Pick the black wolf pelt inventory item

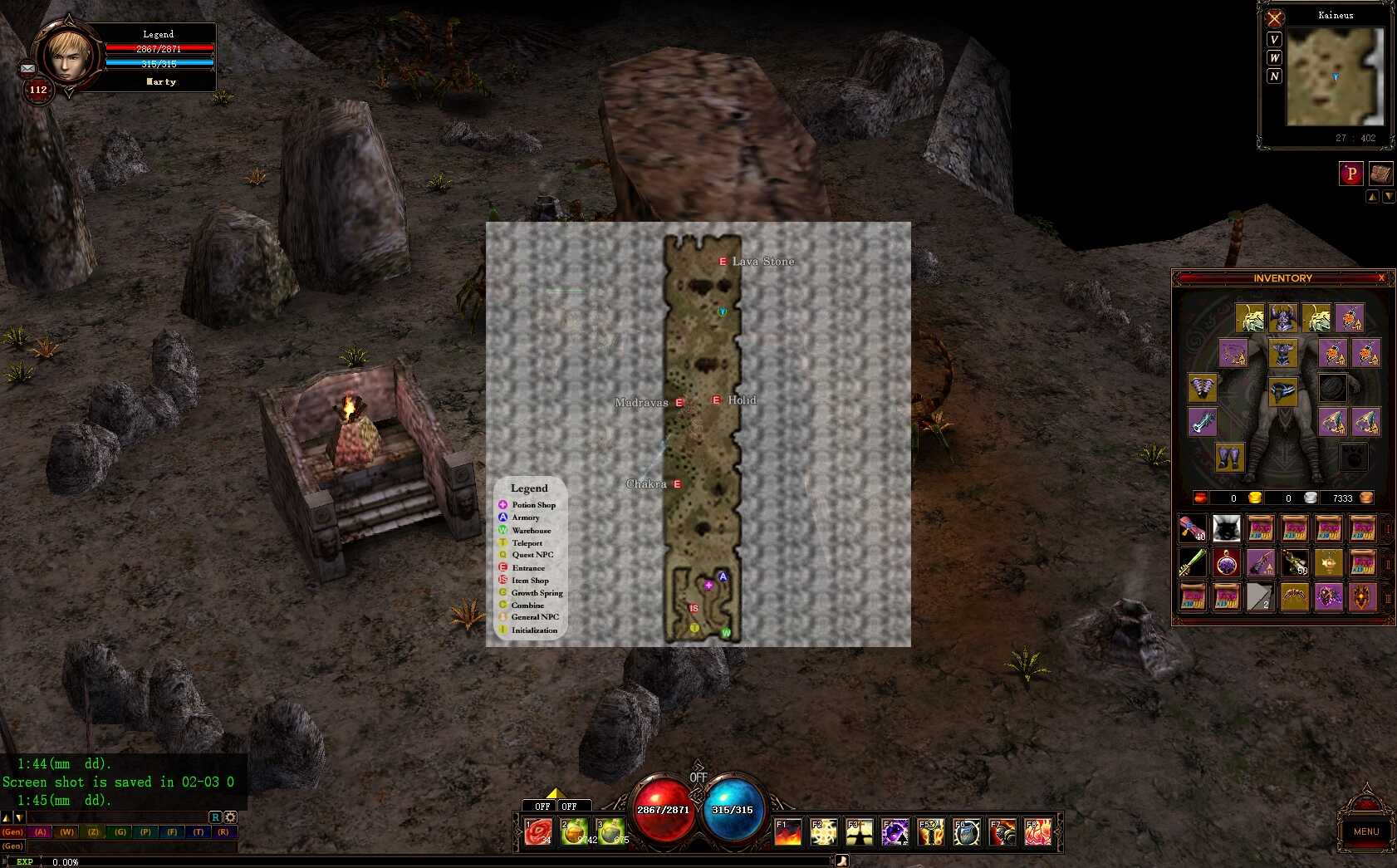(x=1226, y=528)
